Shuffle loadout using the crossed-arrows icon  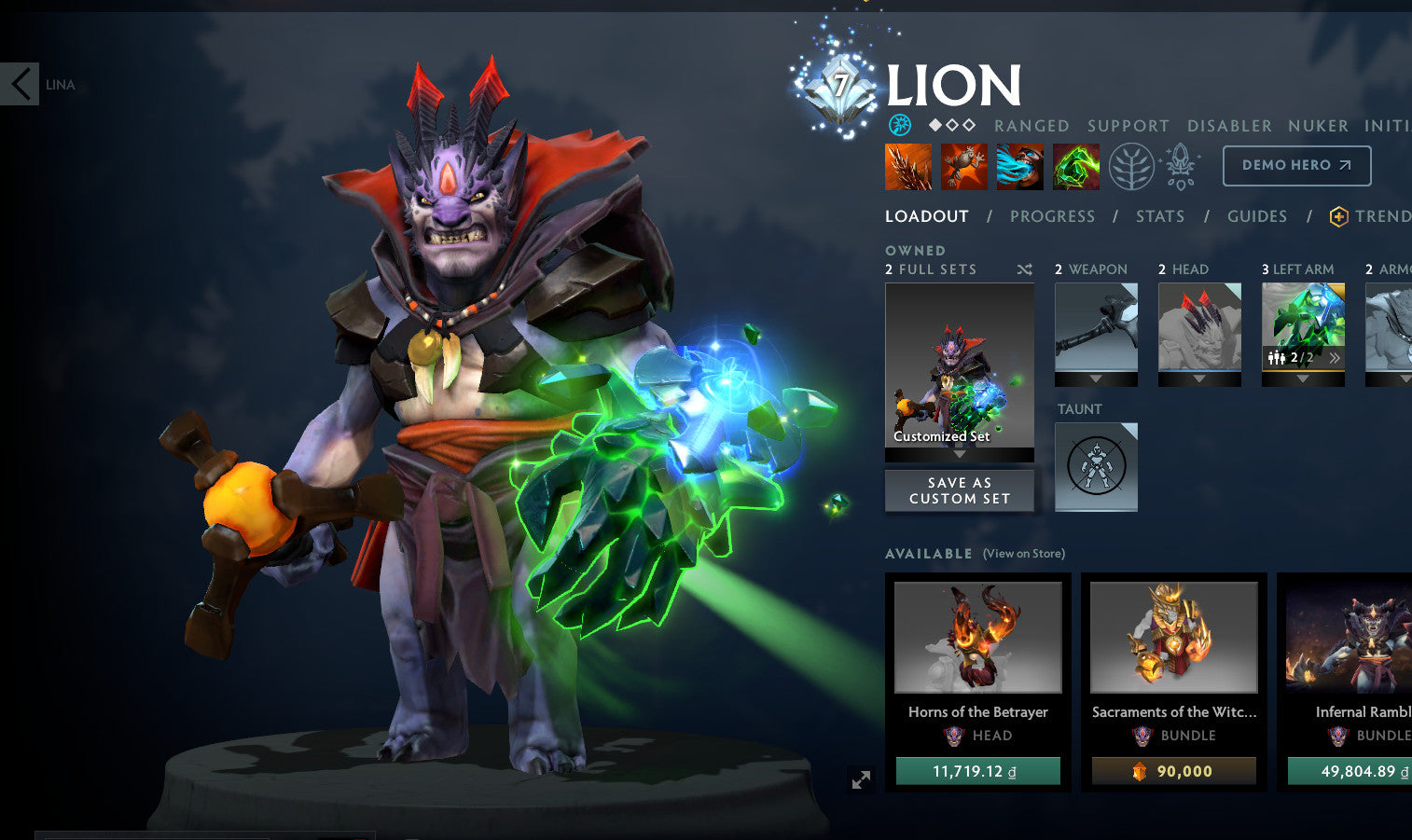(x=1024, y=269)
